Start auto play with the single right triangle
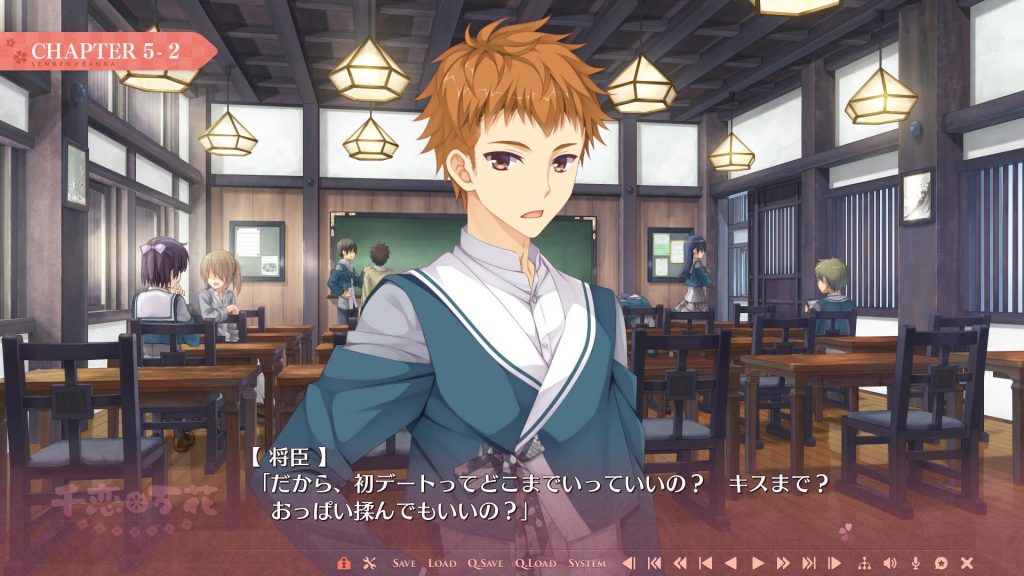This screenshot has height=576, width=1024. pos(758,563)
